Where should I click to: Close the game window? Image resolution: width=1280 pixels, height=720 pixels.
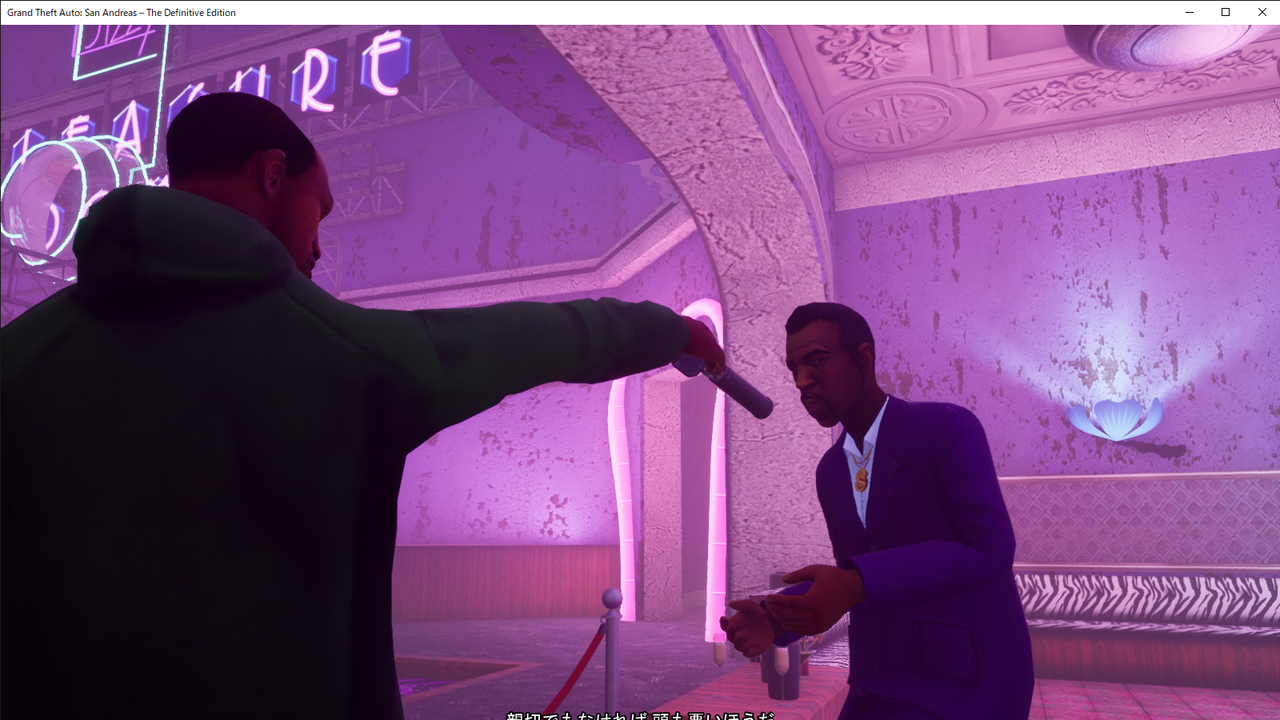(x=1262, y=12)
